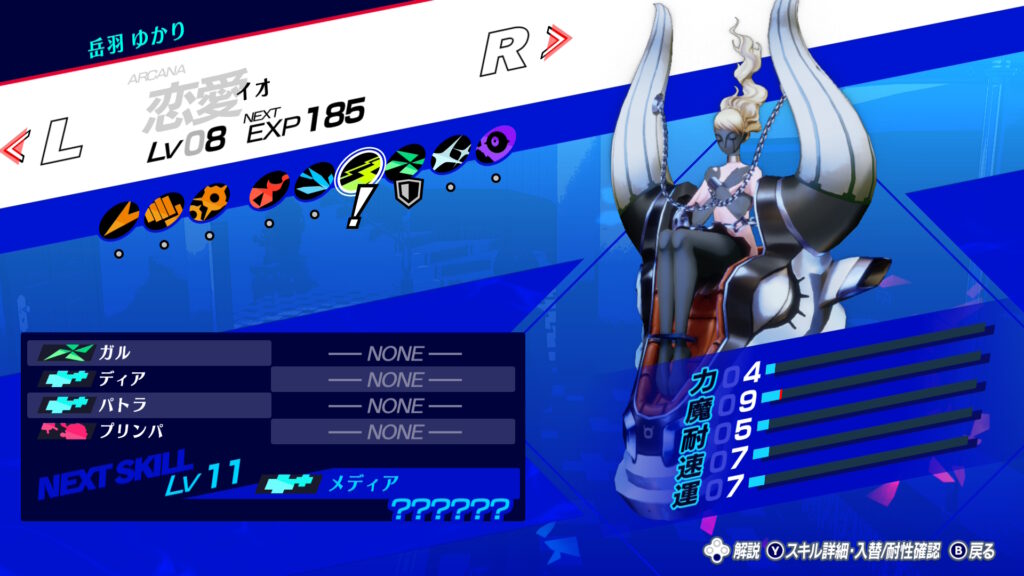Select the ガル wind skill row
The height and width of the screenshot is (576, 1024).
[150, 353]
